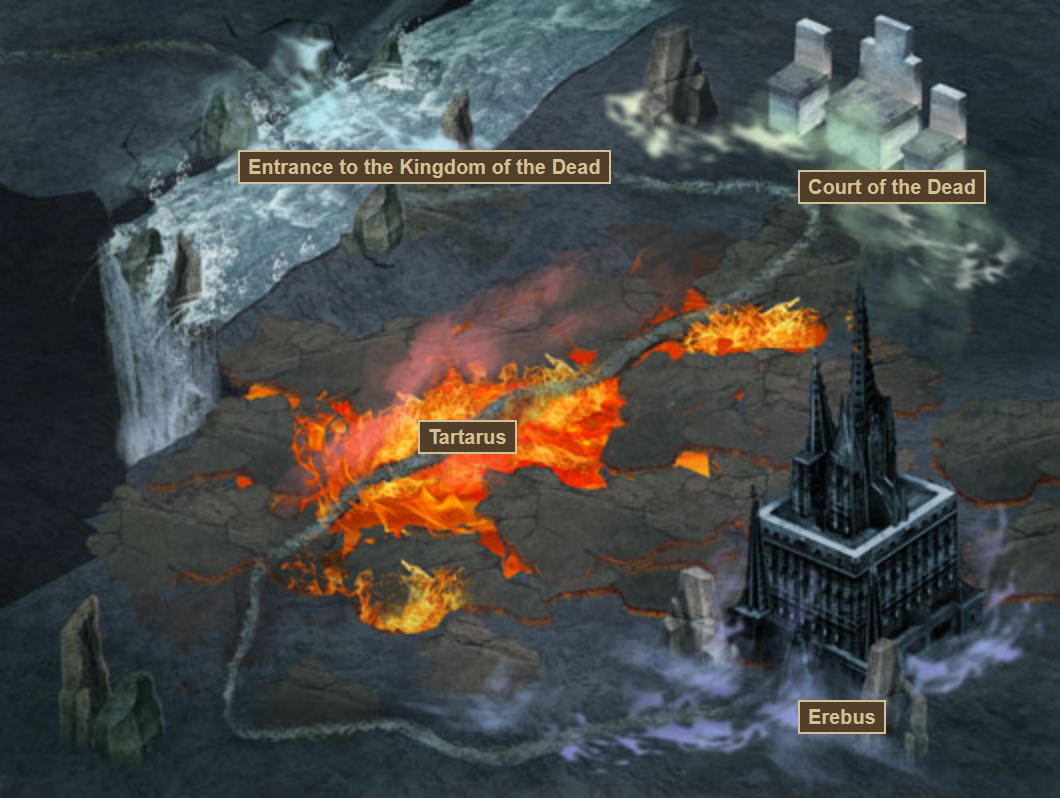This screenshot has height=798, width=1060.
Task: Go to the Erebus location
Action: tap(841, 717)
